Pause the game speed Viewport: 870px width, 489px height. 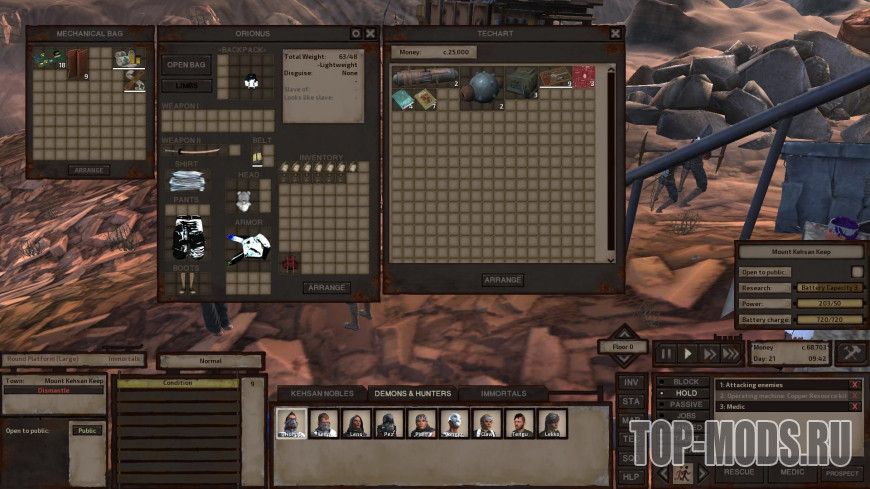pyautogui.click(x=665, y=353)
